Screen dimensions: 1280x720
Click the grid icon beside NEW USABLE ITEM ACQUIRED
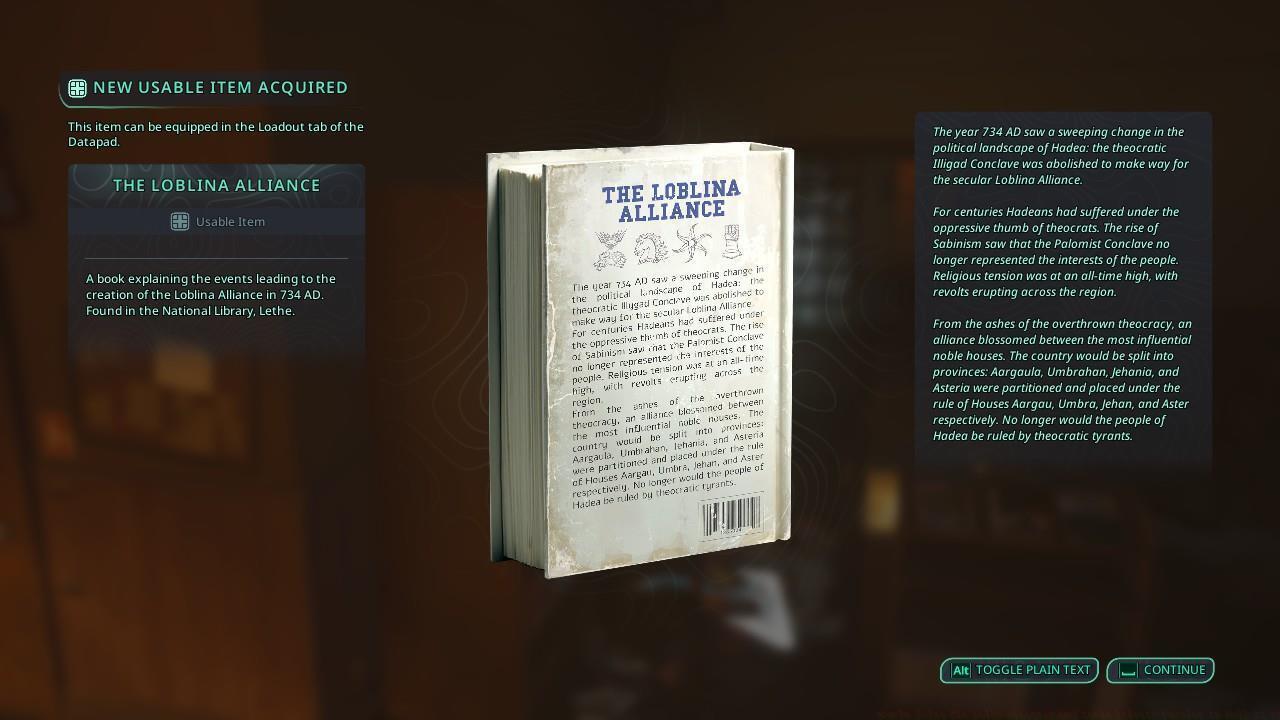pyautogui.click(x=77, y=87)
